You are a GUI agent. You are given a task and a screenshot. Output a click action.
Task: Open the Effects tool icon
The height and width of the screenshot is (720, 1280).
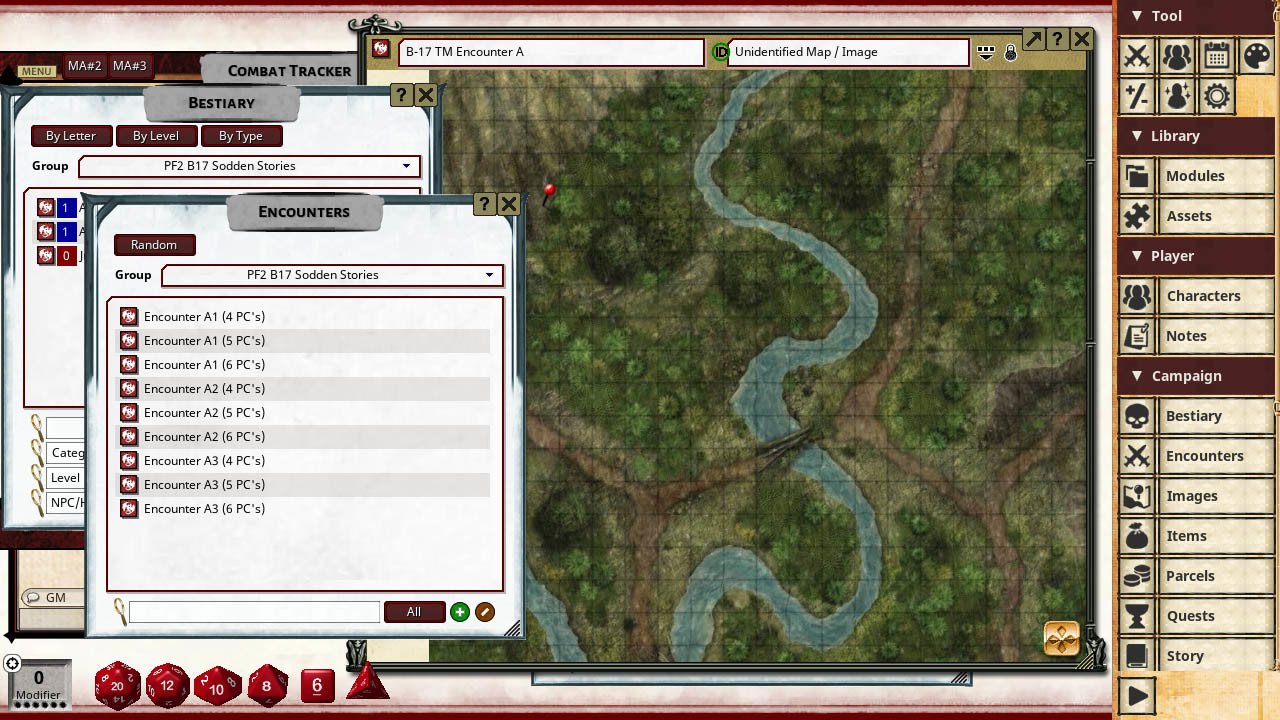[1177, 96]
